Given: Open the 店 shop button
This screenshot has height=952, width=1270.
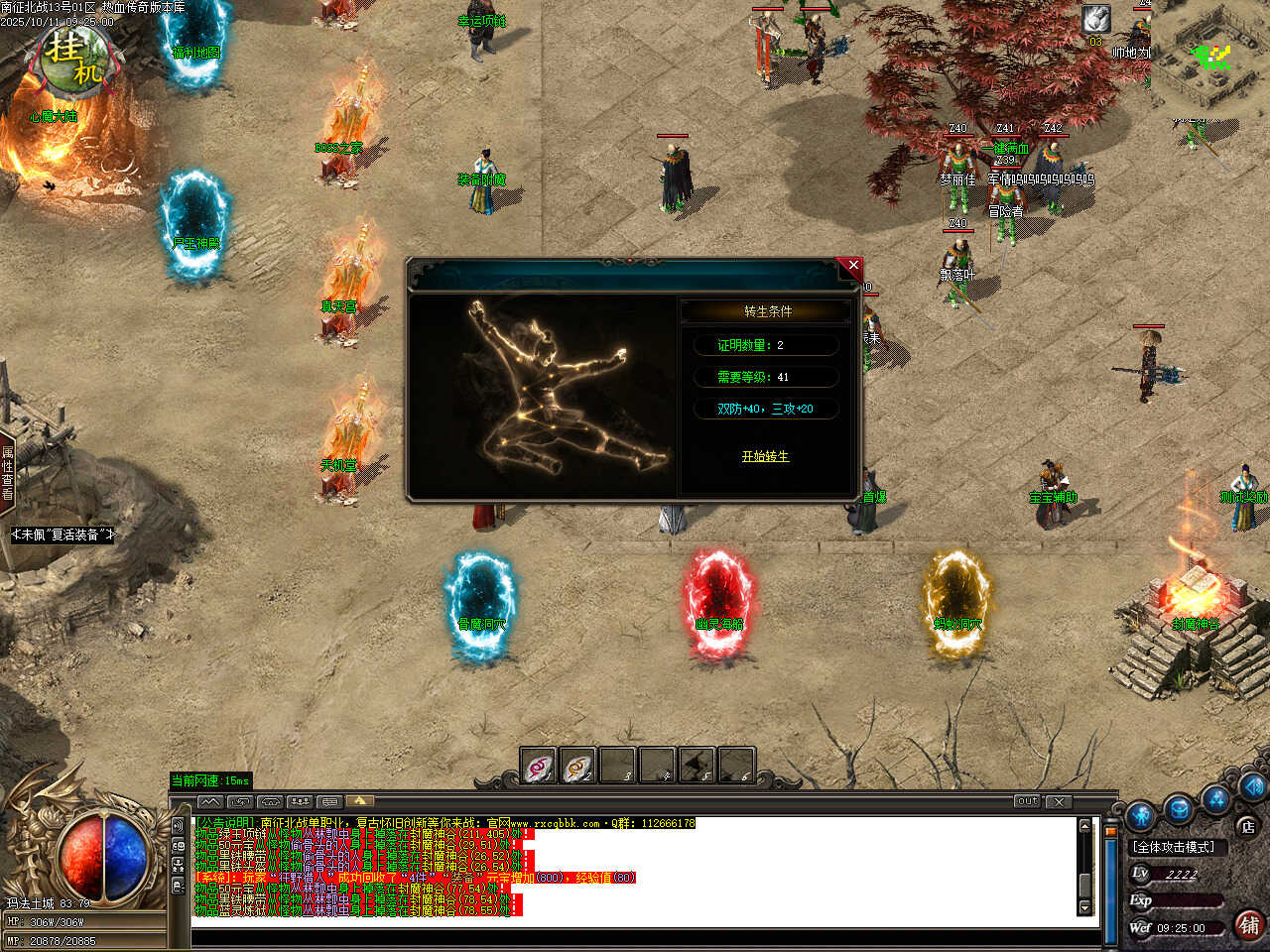Looking at the screenshot, I should click(x=1247, y=826).
